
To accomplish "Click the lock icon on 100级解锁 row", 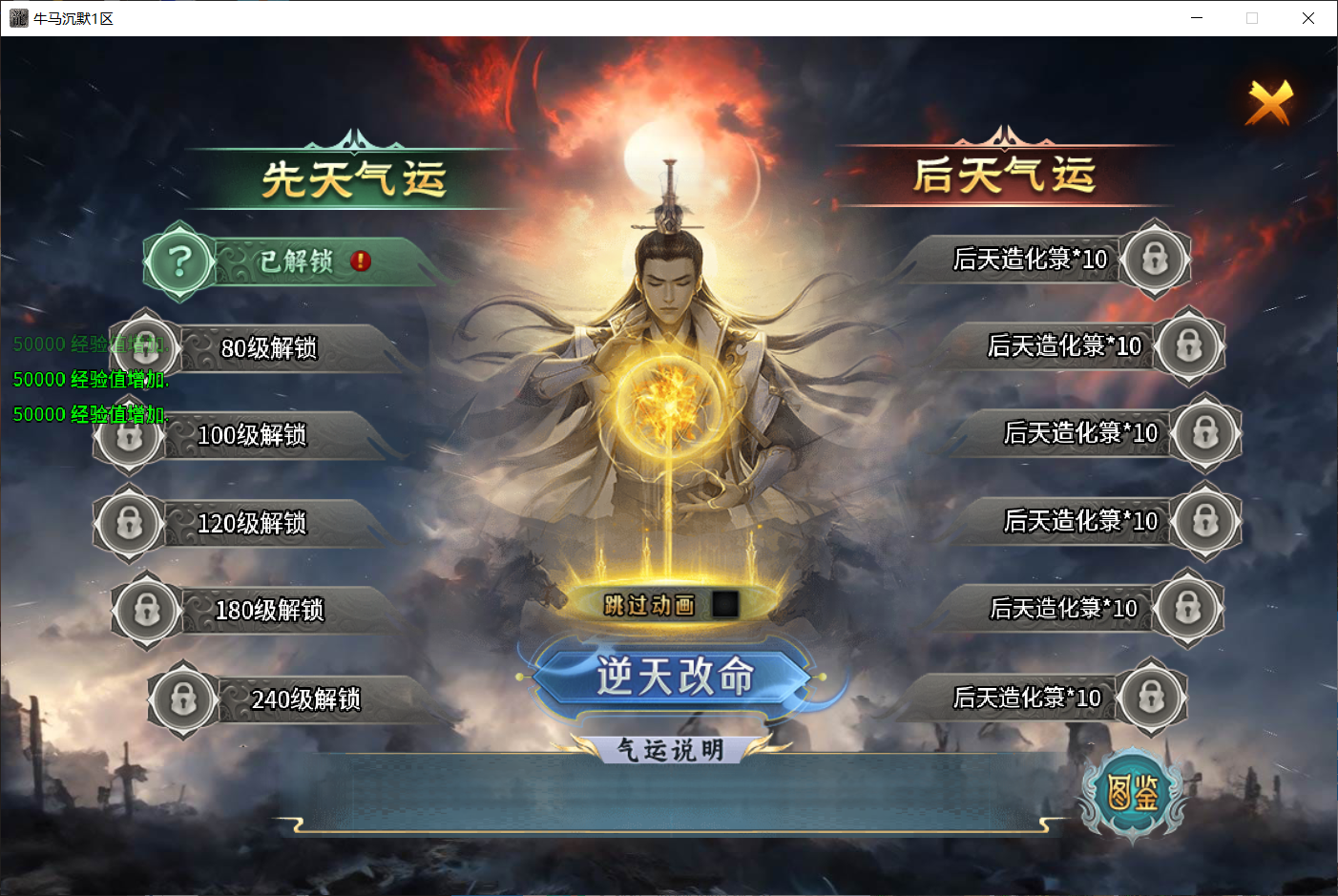I will (129, 436).
